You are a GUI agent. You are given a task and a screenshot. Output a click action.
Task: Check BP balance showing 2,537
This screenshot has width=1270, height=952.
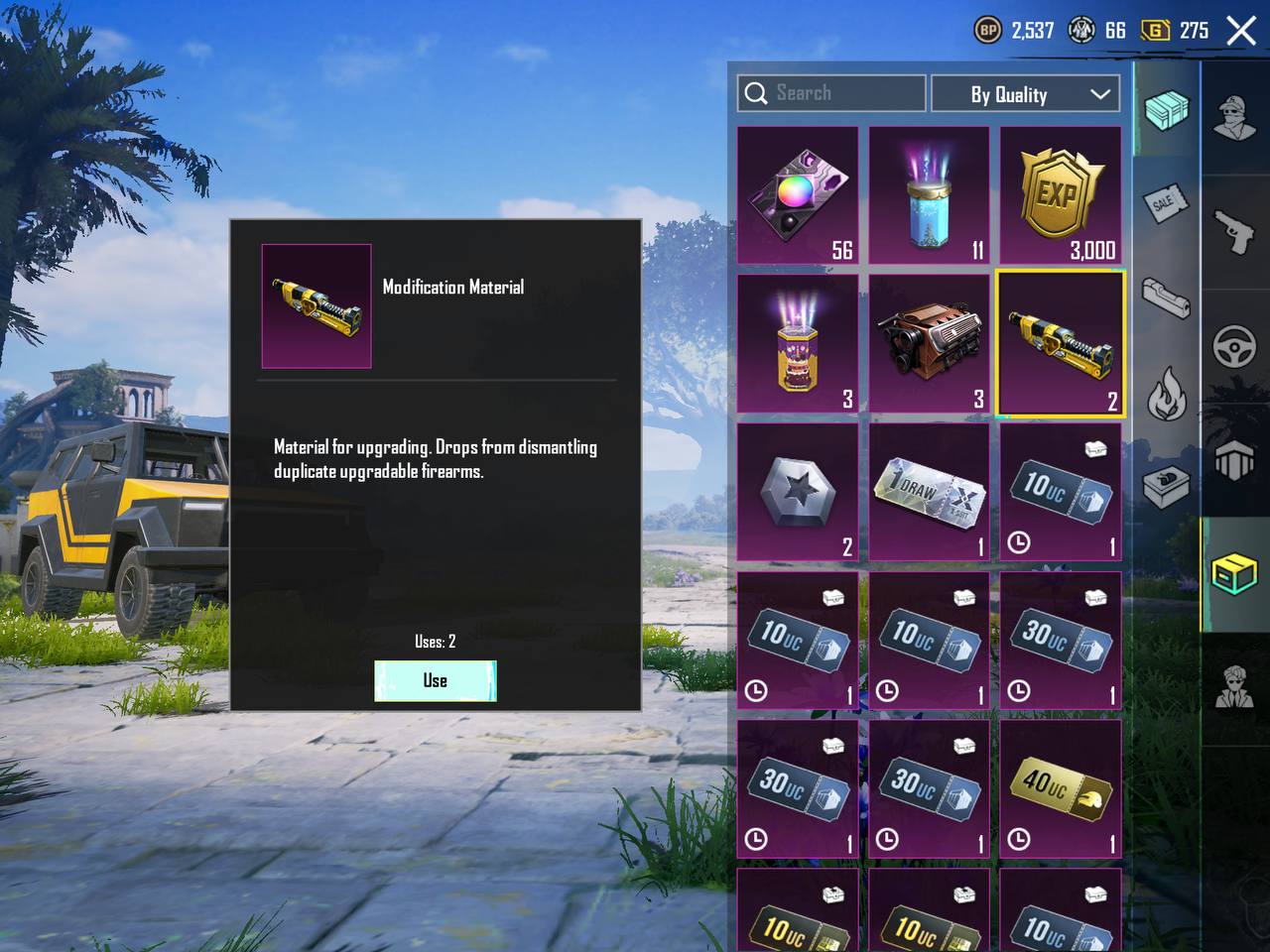[x=1014, y=31]
